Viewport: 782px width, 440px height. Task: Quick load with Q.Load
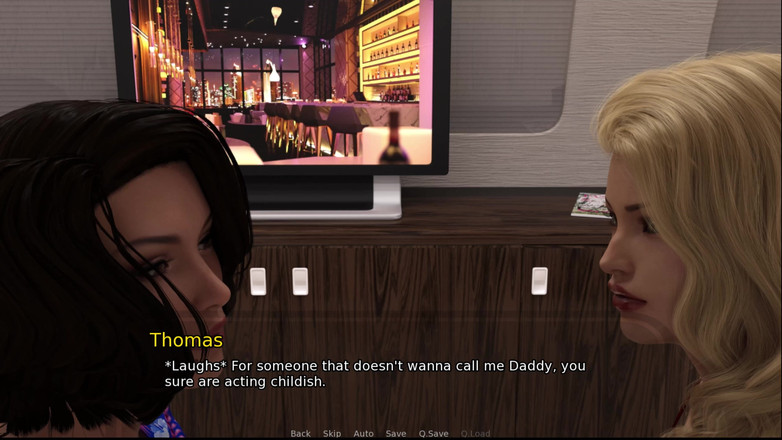475,434
